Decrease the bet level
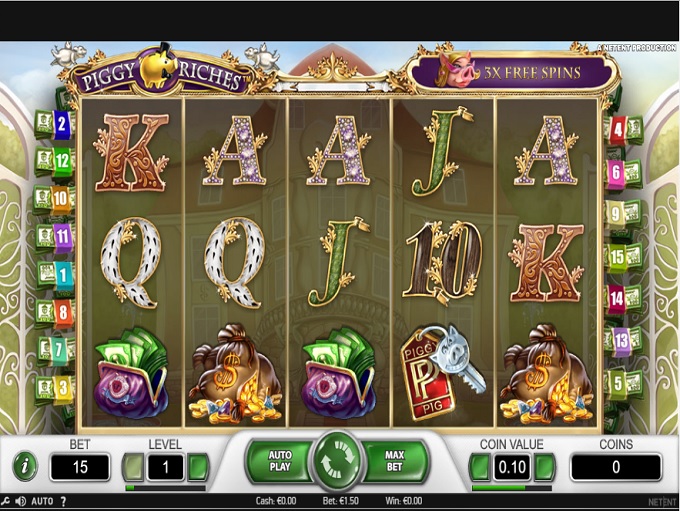The image size is (680, 511). (x=133, y=466)
